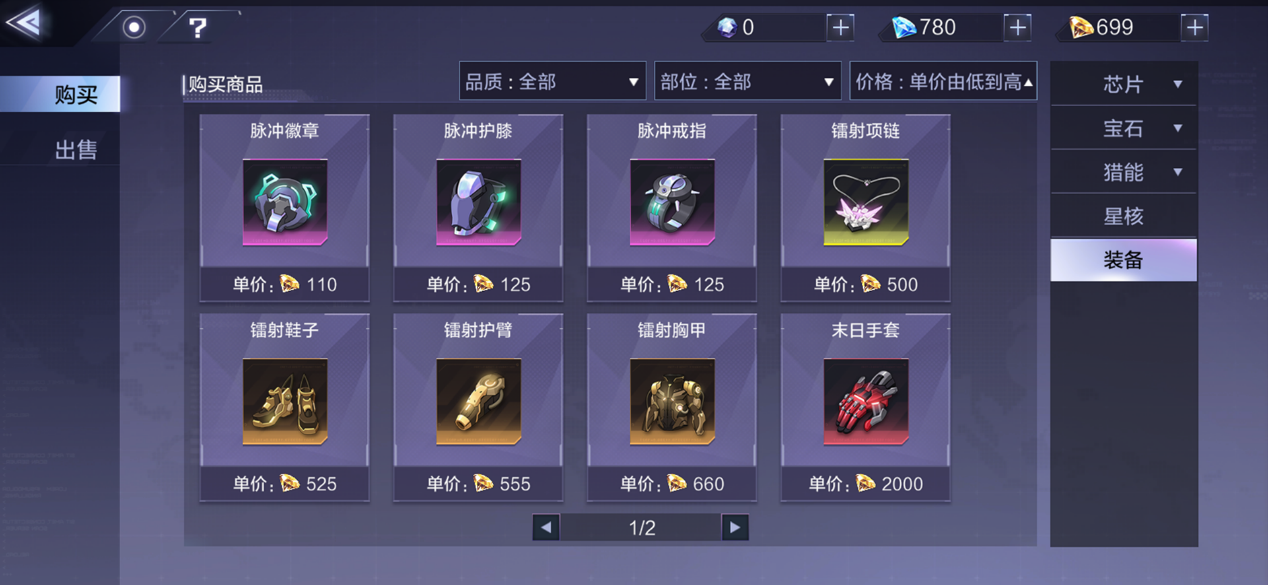Pick the 脉冲戒指 ring item
The height and width of the screenshot is (585, 1268).
coord(672,207)
